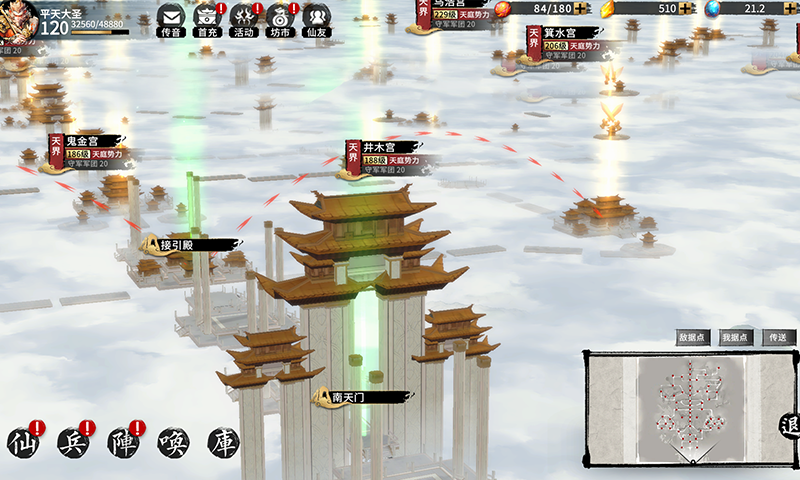Open the 唤 summon menu
Image resolution: width=800 pixels, height=480 pixels.
(172, 442)
